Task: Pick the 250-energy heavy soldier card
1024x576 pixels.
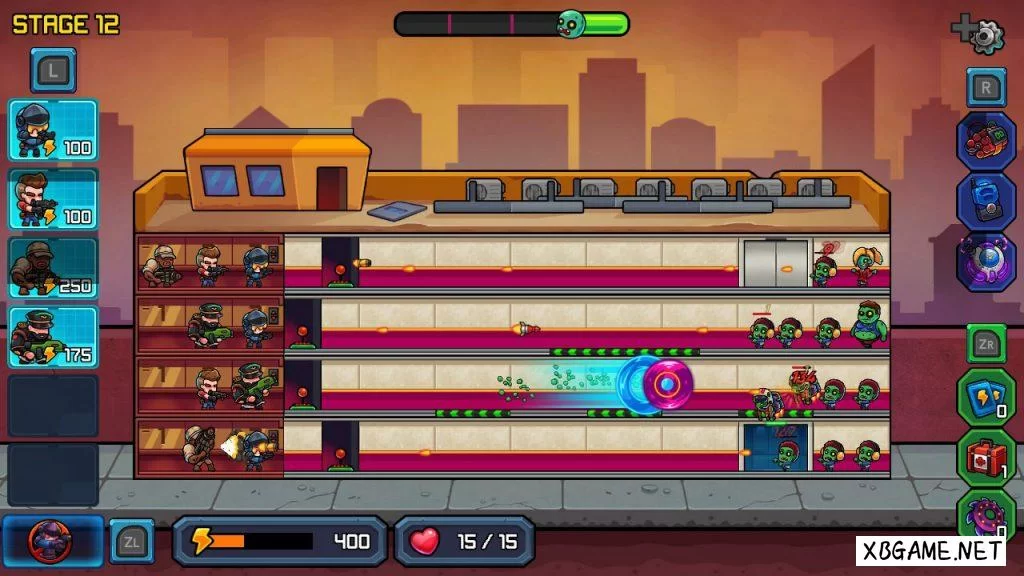Action: coord(53,268)
